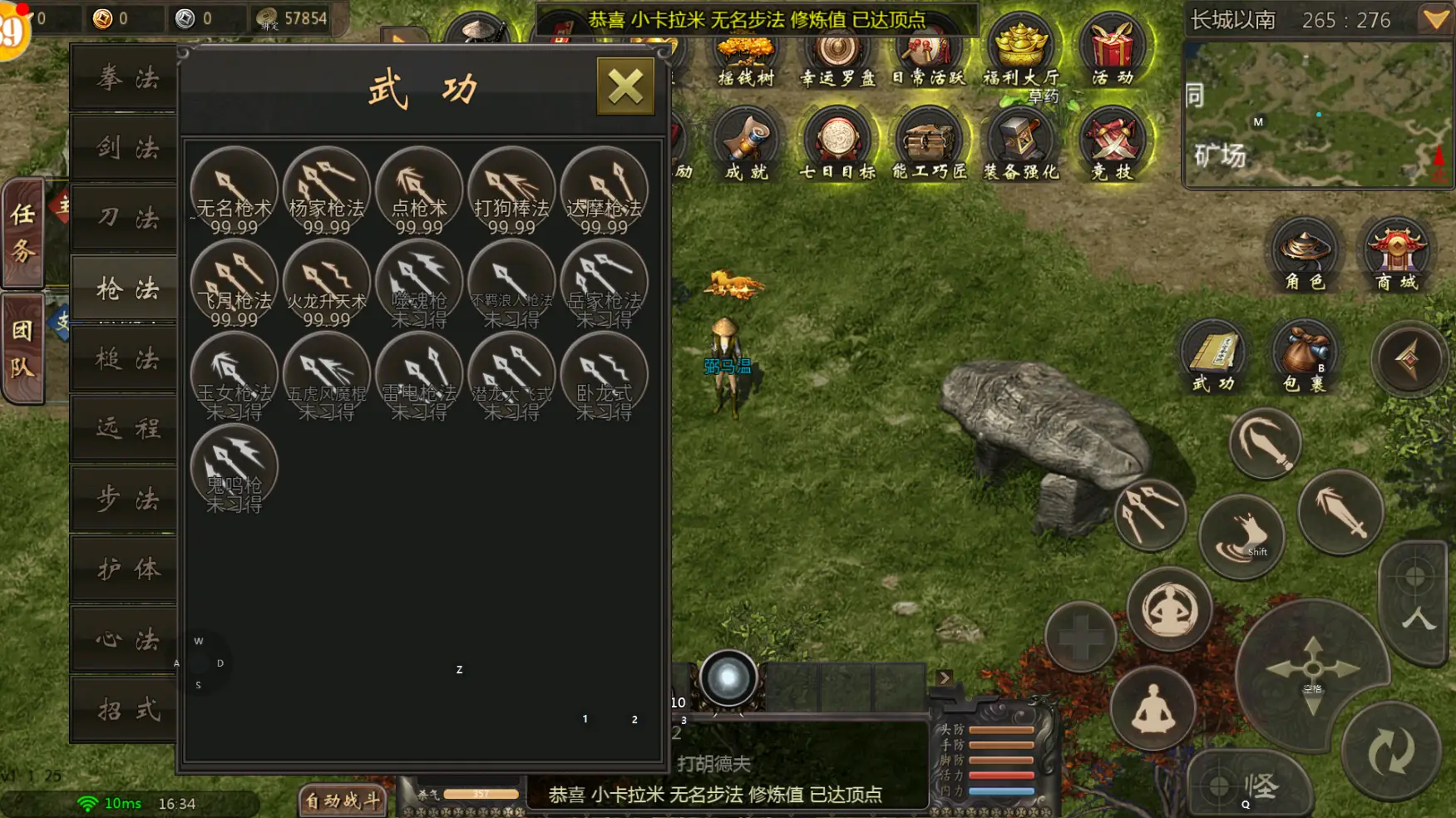Choose the 杨家枪法 skill icon
Image resolution: width=1456 pixels, height=818 pixels.
click(326, 191)
